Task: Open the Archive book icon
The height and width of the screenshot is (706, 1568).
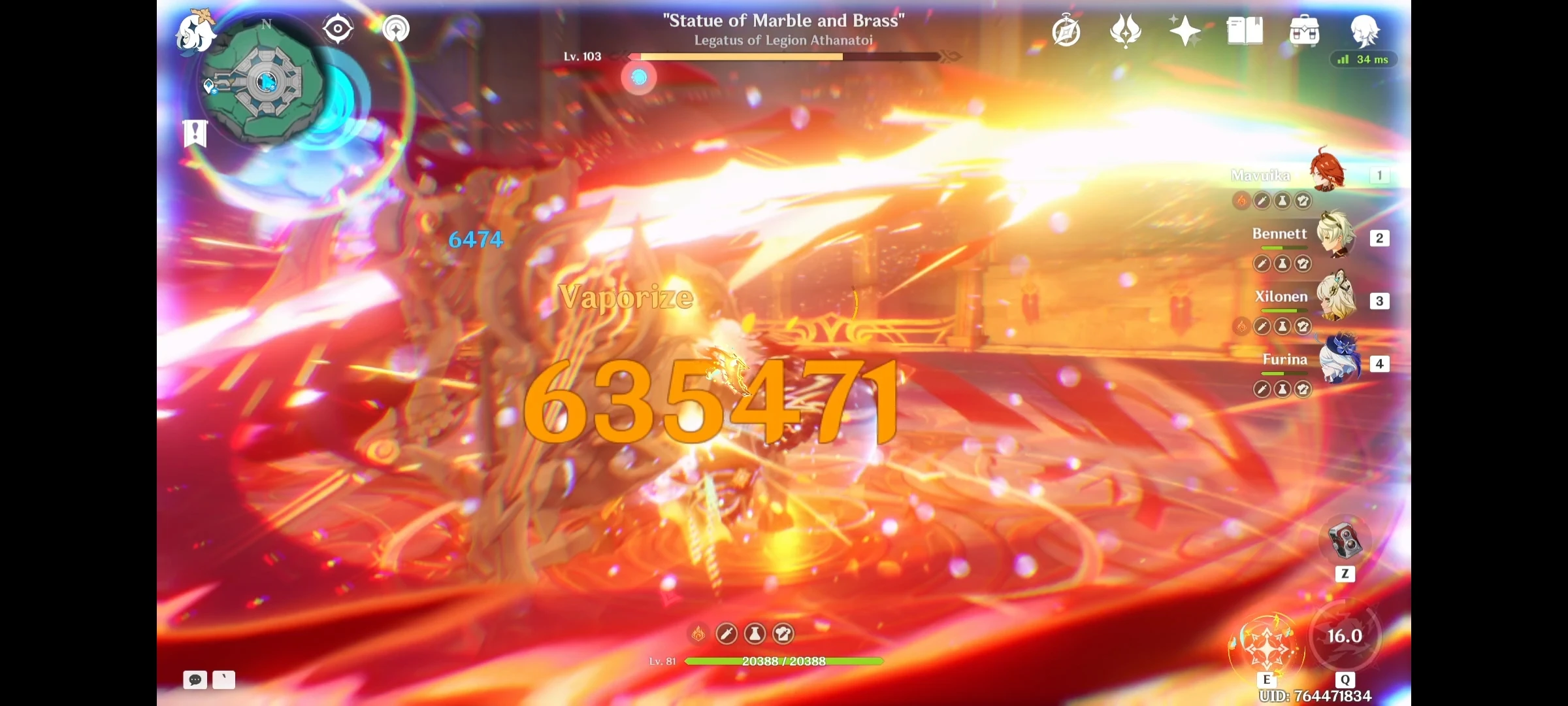Action: click(x=1245, y=29)
